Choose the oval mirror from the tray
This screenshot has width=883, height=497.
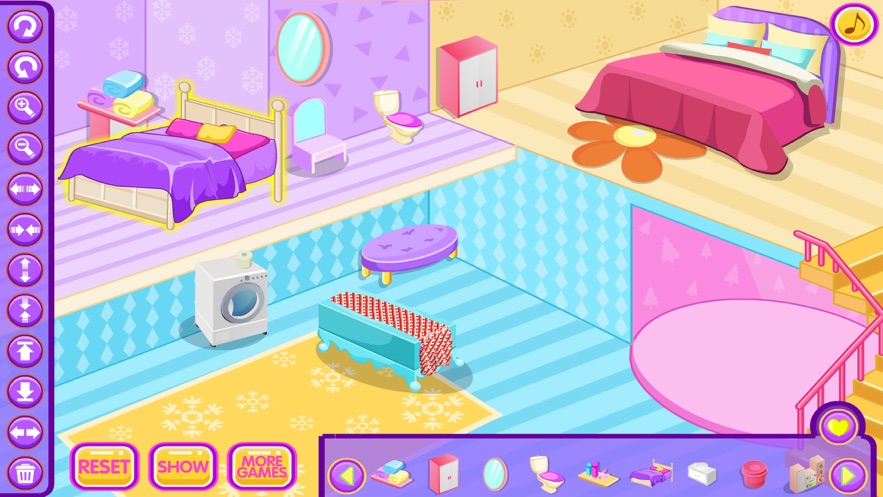tap(495, 472)
